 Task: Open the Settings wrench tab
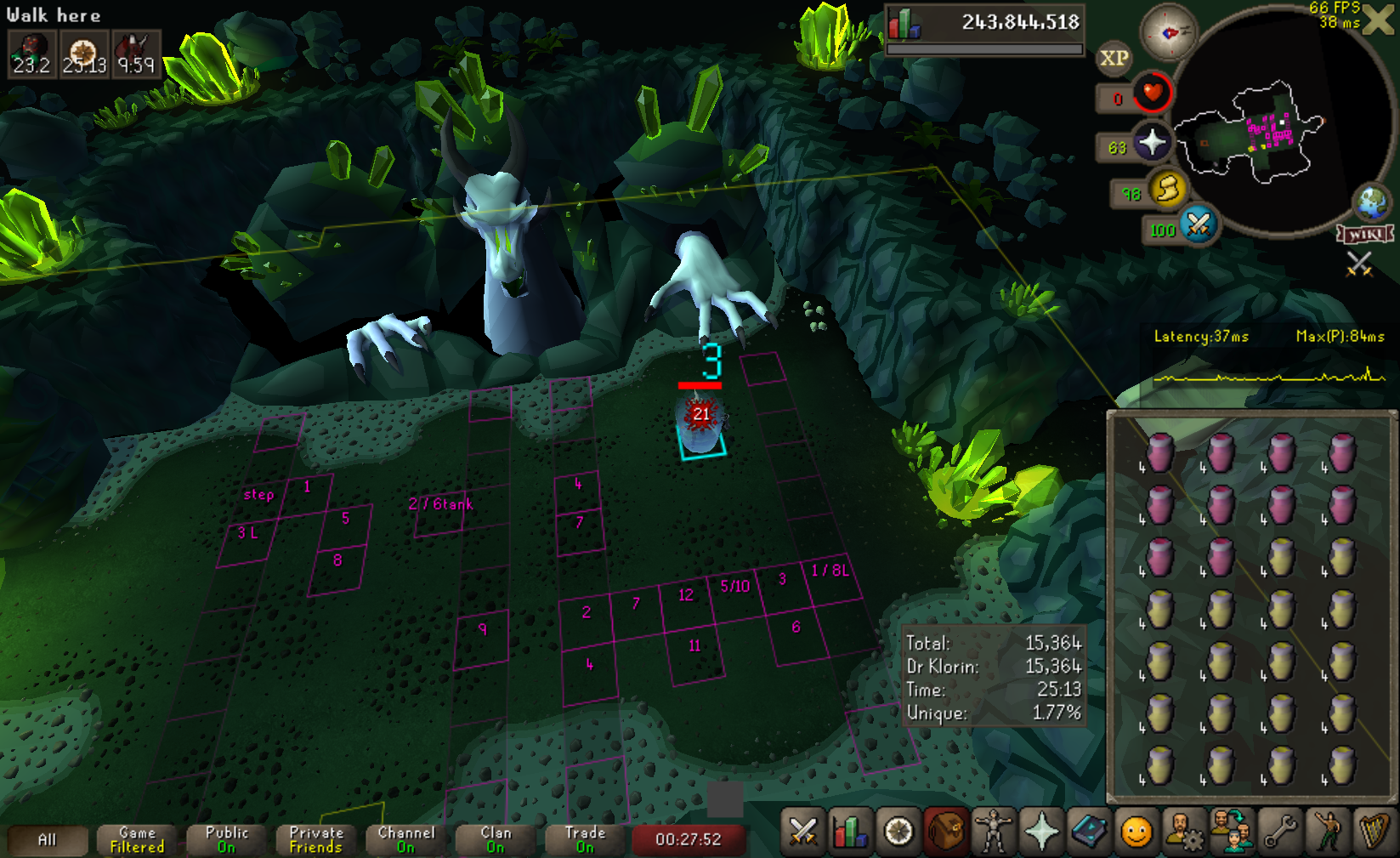pos(1279,832)
